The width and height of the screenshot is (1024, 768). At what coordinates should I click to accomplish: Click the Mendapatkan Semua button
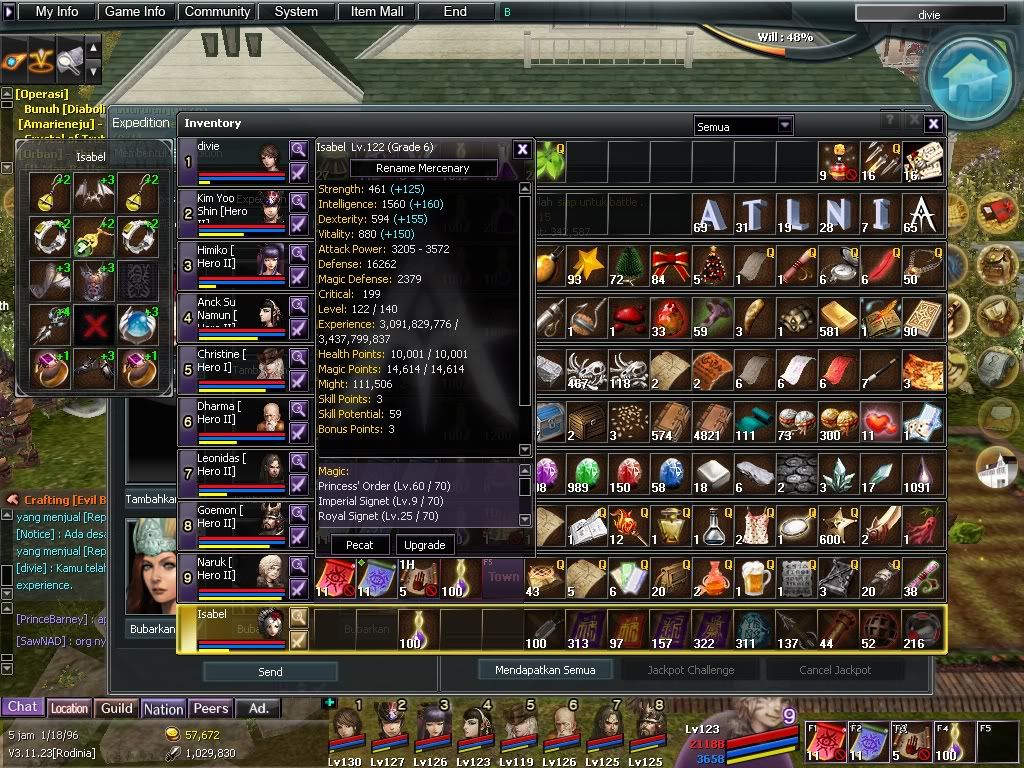[x=544, y=670]
